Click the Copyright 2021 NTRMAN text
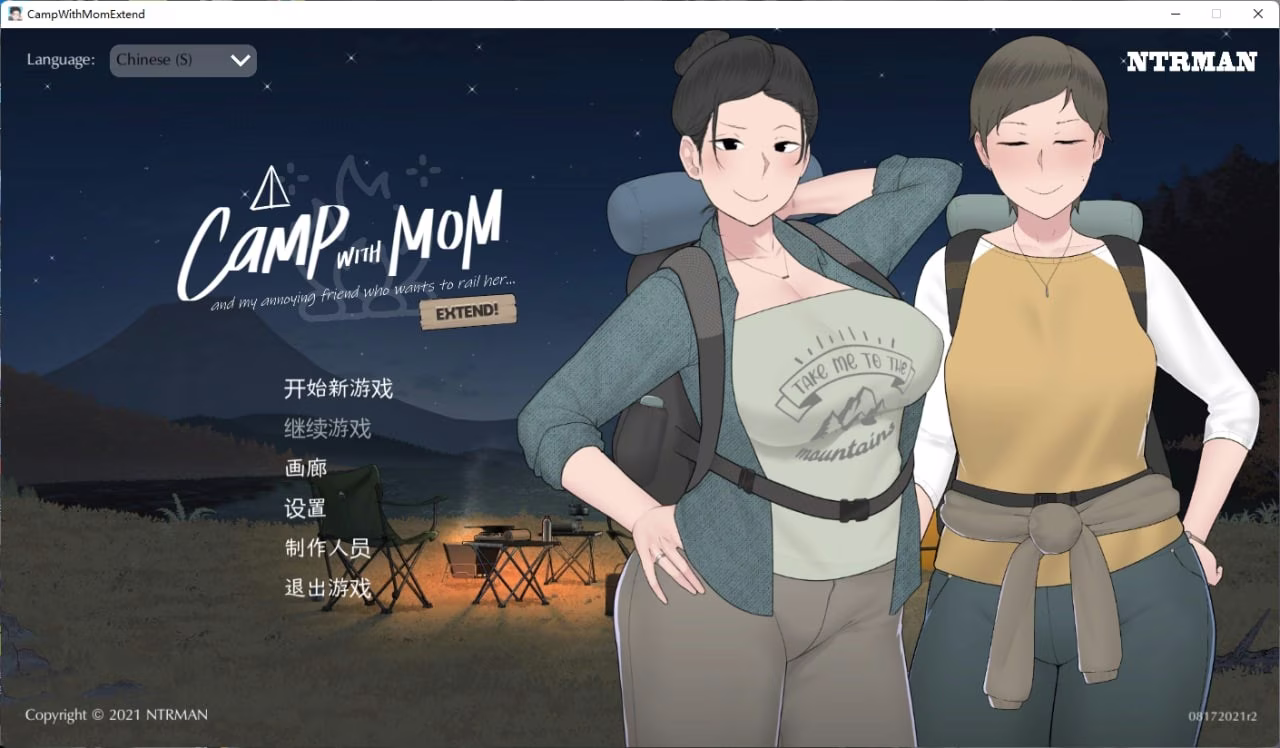The height and width of the screenshot is (748, 1280). point(119,714)
